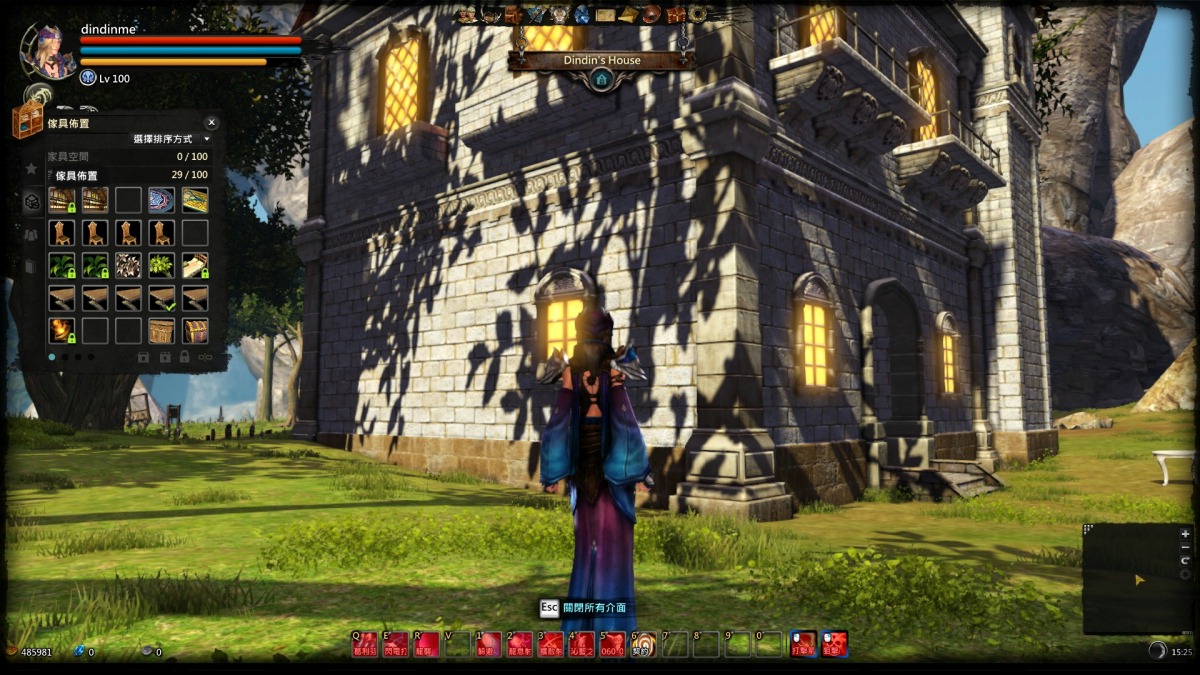Open the sort method dropdown

point(207,140)
